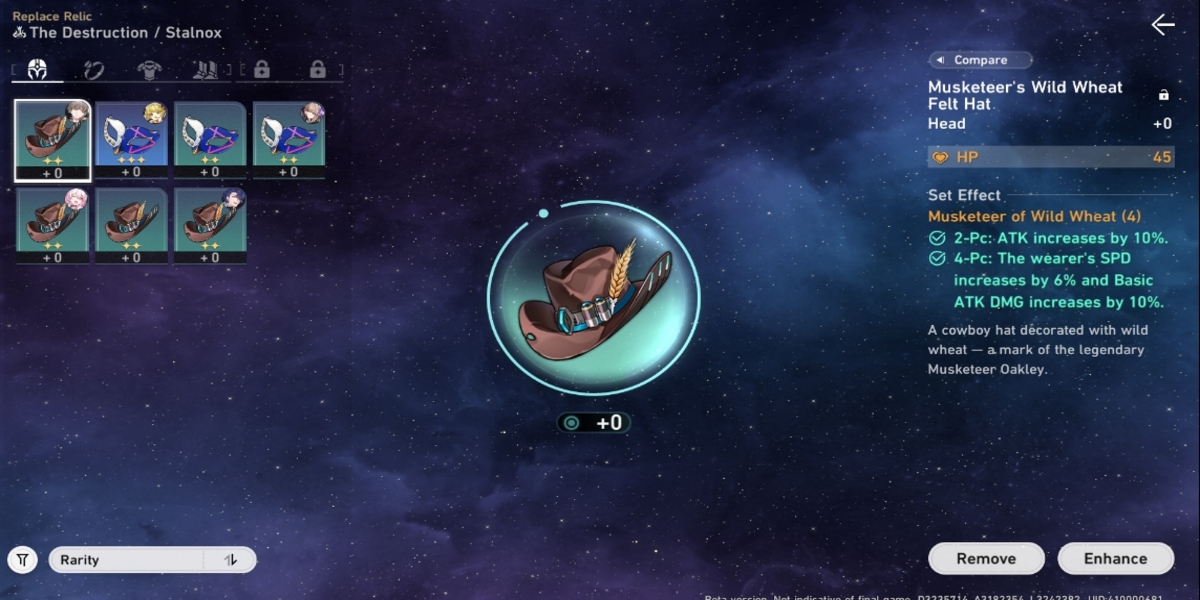Go back using the top-right arrow

tap(1162, 25)
